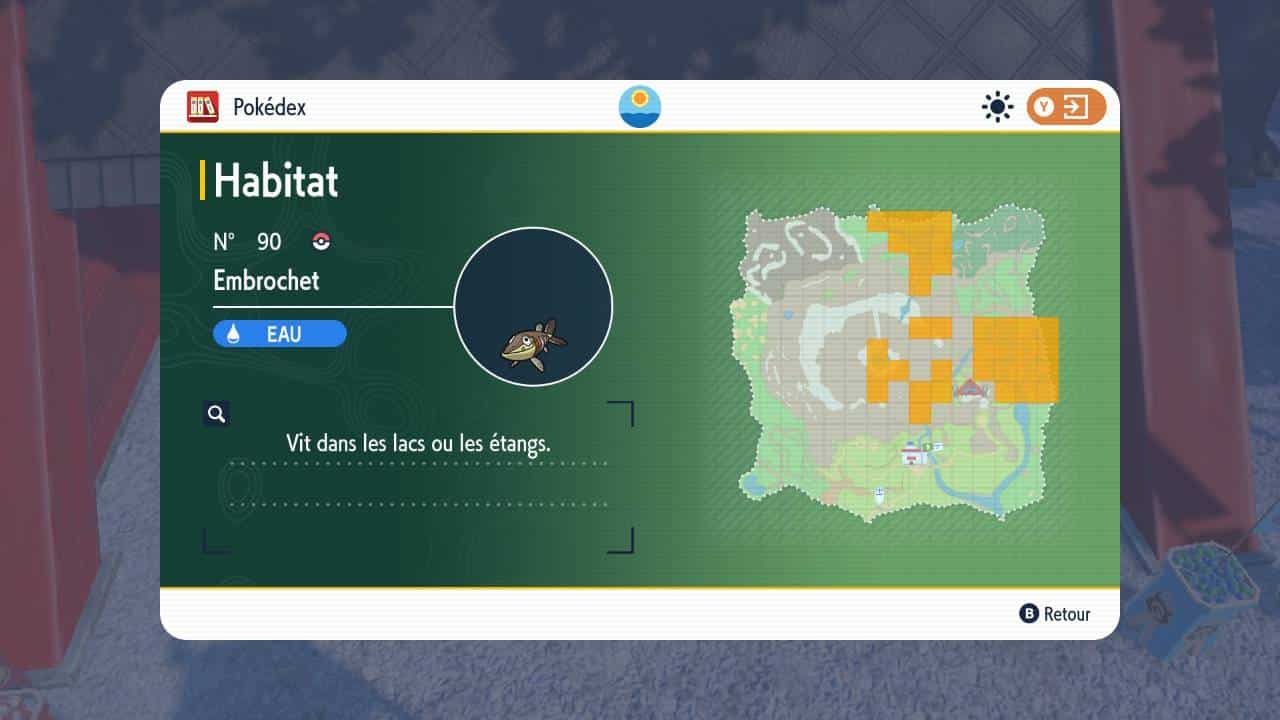
Task: Click the Retour back button
Action: point(1055,614)
